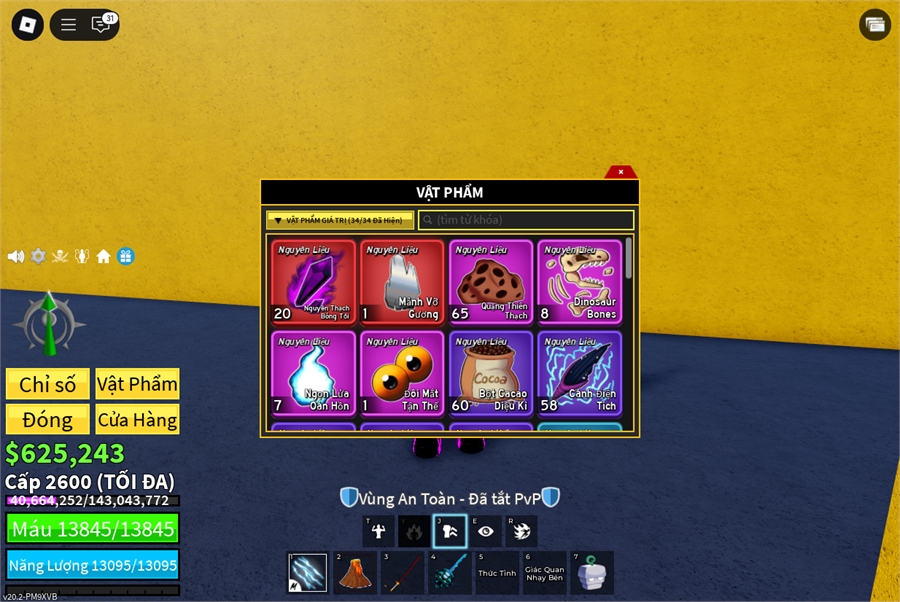This screenshot has width=900, height=602.
Task: Click the inventory keyword search field
Action: [526, 220]
